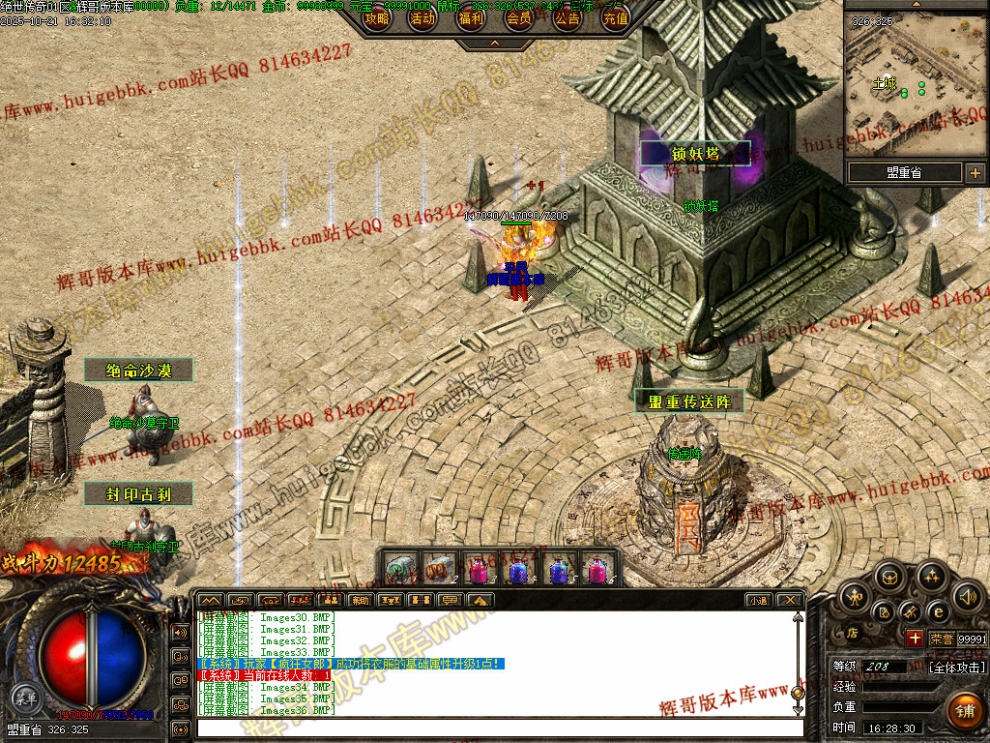Open the bag inventory round button

click(x=889, y=575)
